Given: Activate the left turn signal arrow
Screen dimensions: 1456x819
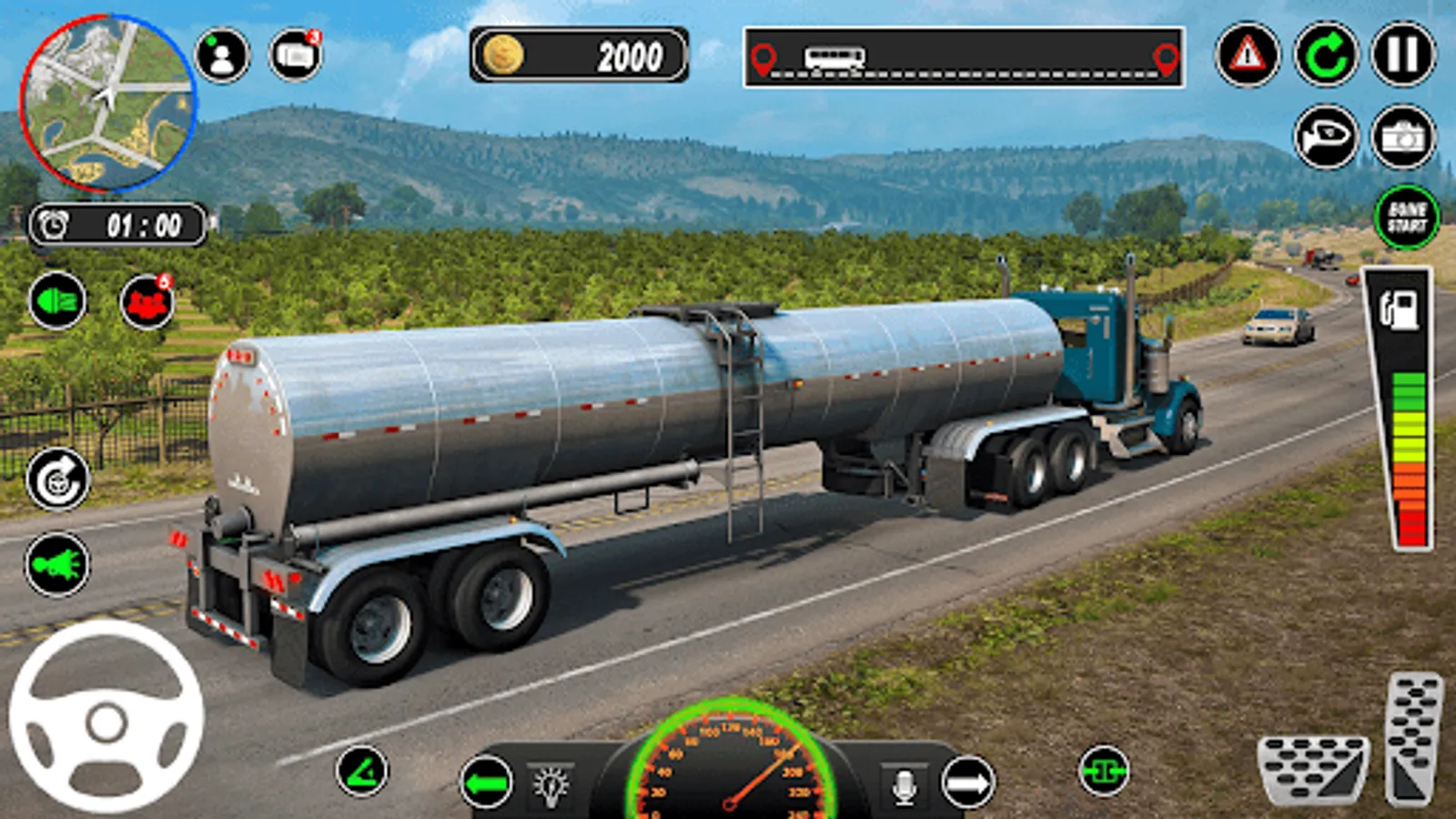Looking at the screenshot, I should 486,782.
